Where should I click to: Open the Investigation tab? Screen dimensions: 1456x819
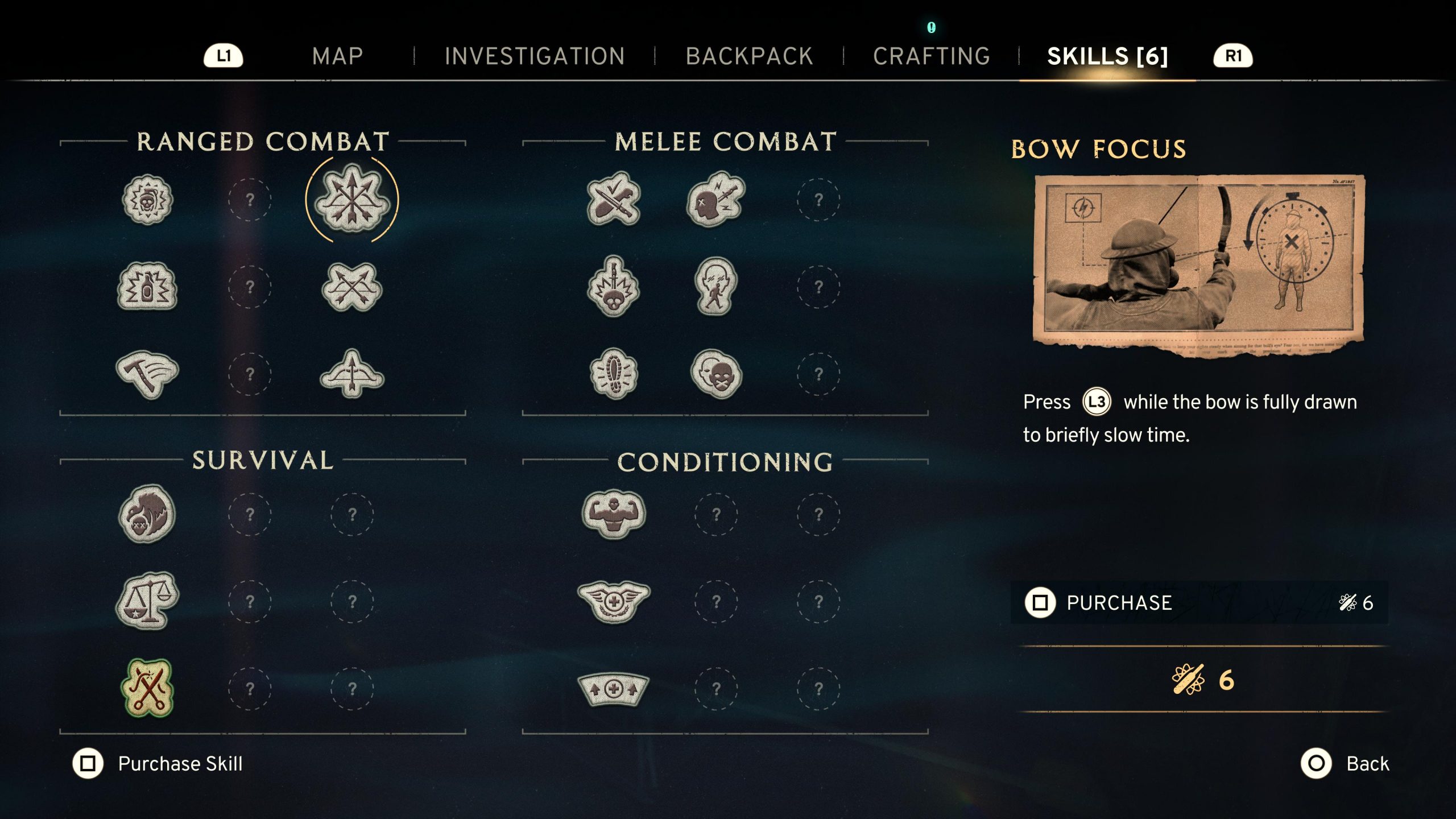click(535, 56)
